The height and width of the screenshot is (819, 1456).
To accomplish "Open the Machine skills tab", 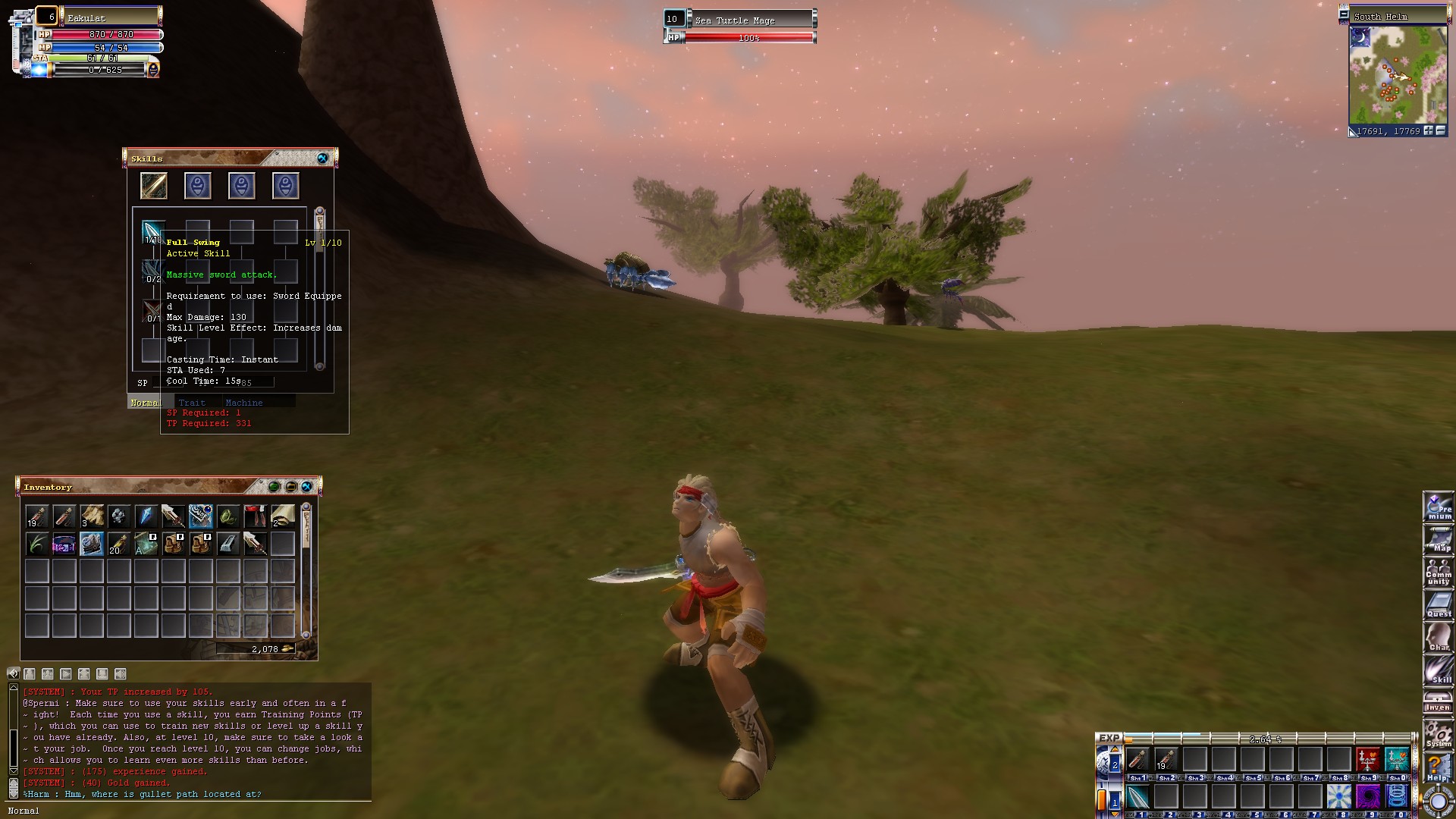I will pos(243,403).
